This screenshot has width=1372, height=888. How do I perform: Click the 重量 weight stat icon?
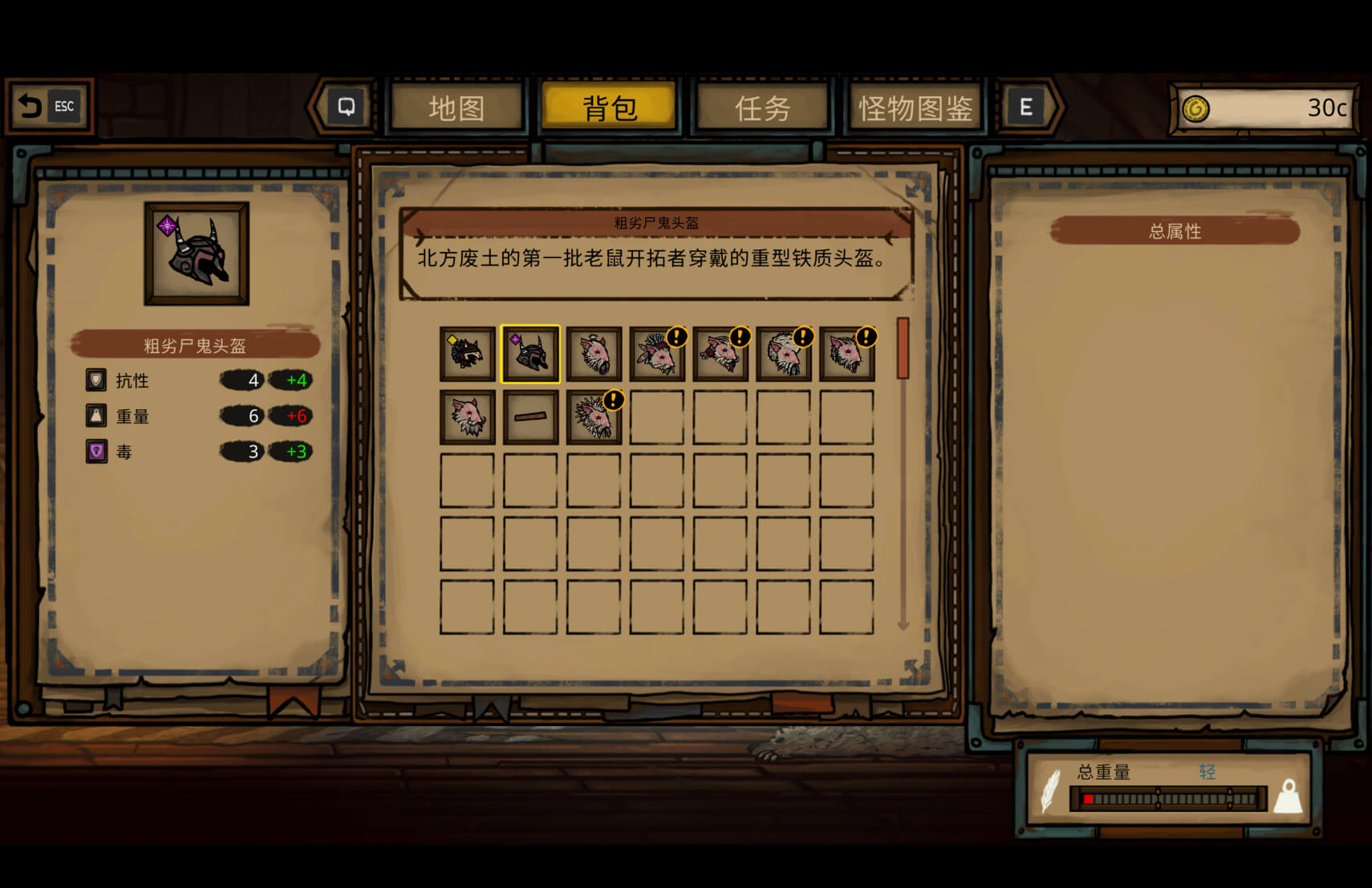95,416
